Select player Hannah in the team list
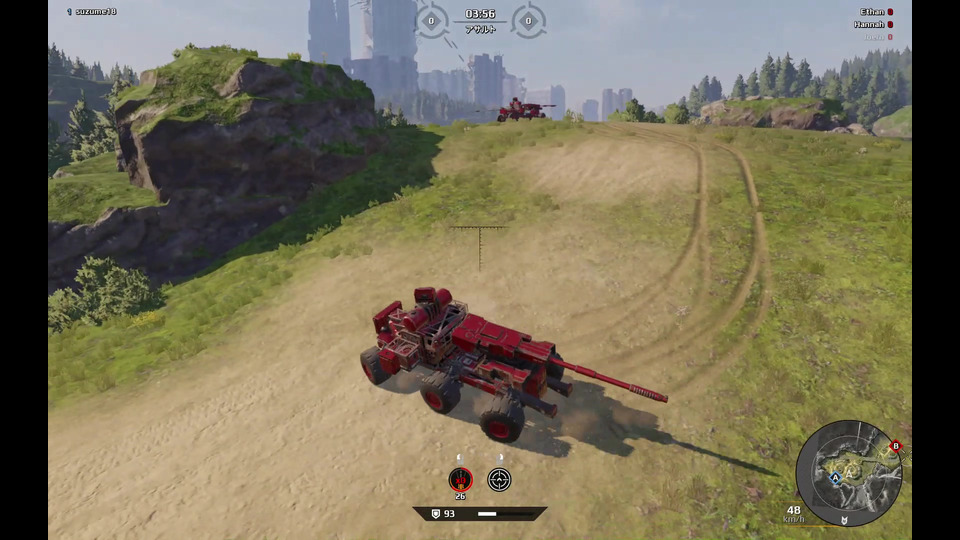Image resolution: width=960 pixels, height=540 pixels. click(869, 24)
